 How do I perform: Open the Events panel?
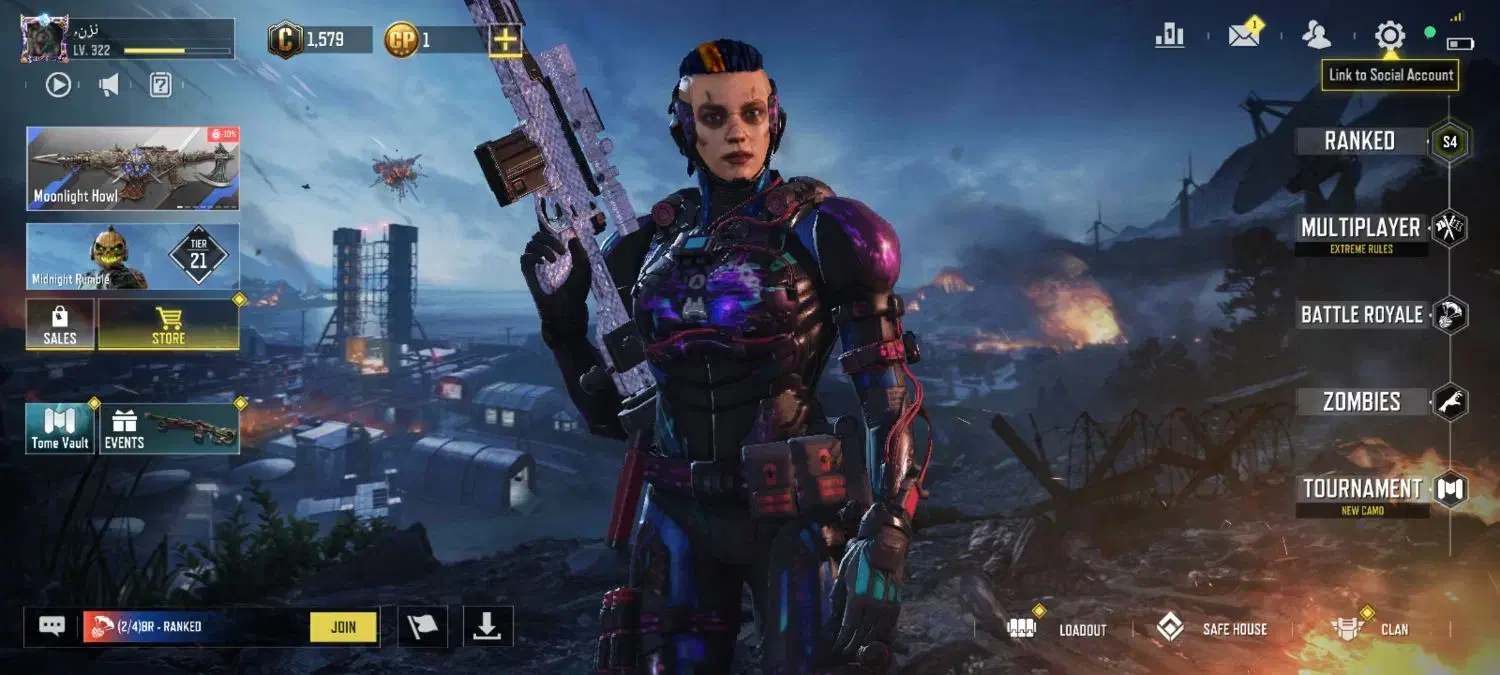(169, 429)
